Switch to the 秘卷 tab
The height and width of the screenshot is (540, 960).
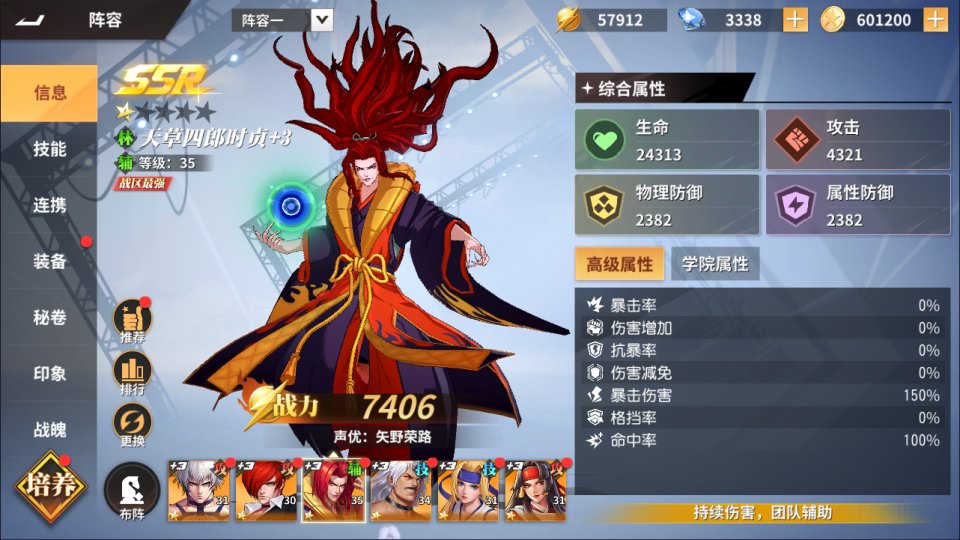(x=50, y=317)
